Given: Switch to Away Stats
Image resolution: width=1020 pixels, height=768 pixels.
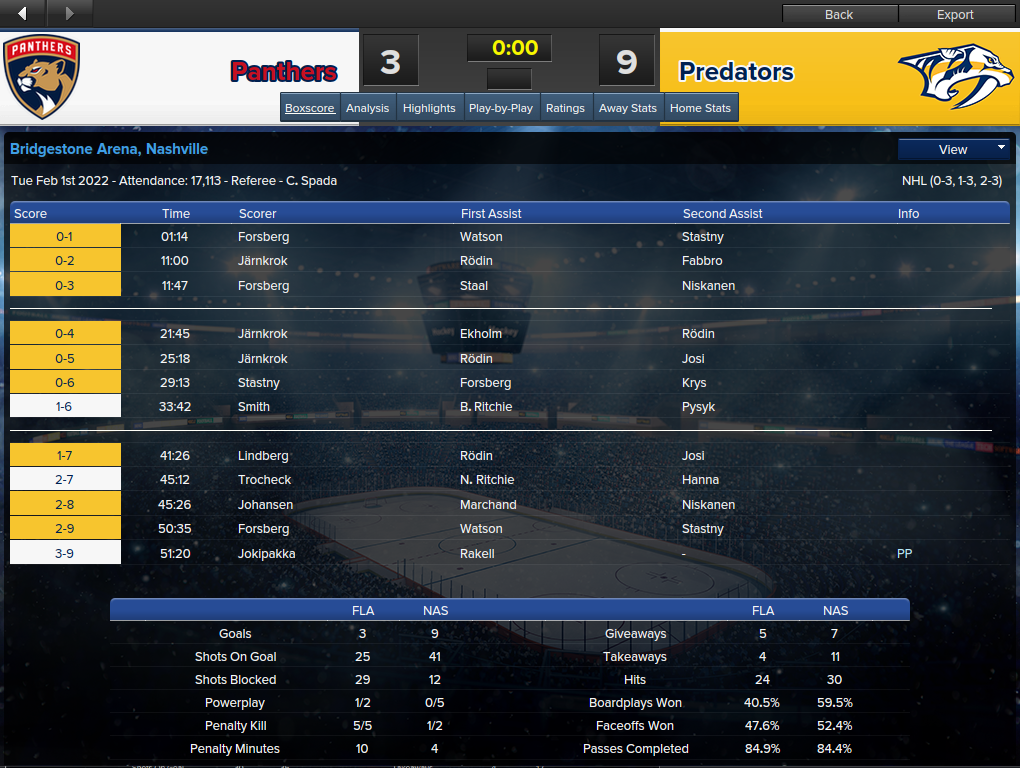Looking at the screenshot, I should [x=628, y=108].
